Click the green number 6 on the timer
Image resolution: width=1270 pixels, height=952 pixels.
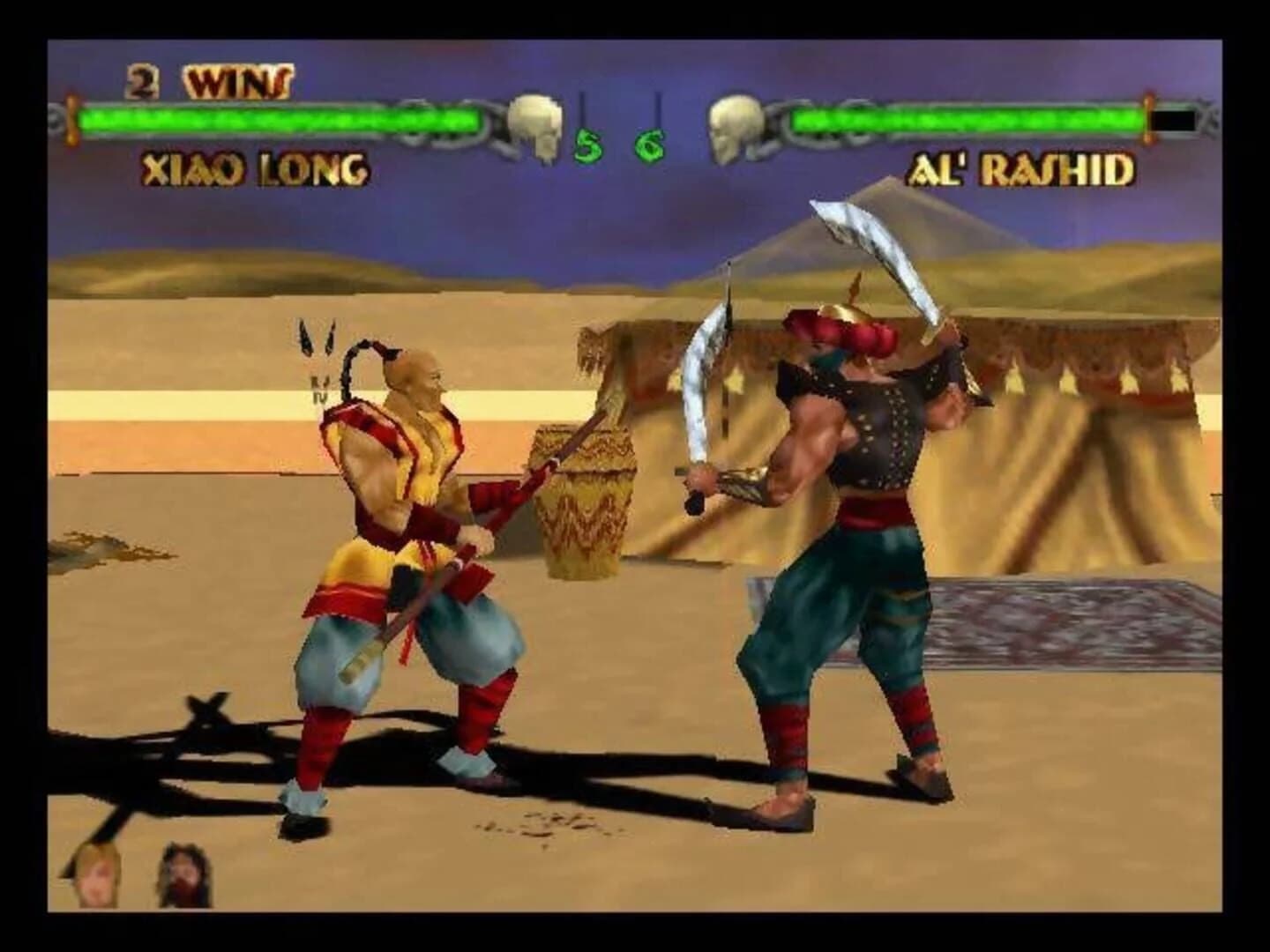tap(648, 143)
